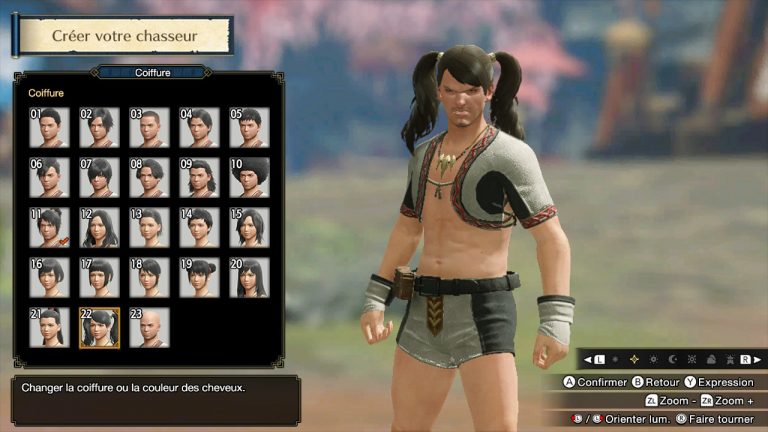Viewport: 768px width, 432px height.
Task: Select hairstyle number 21
Action: click(49, 328)
